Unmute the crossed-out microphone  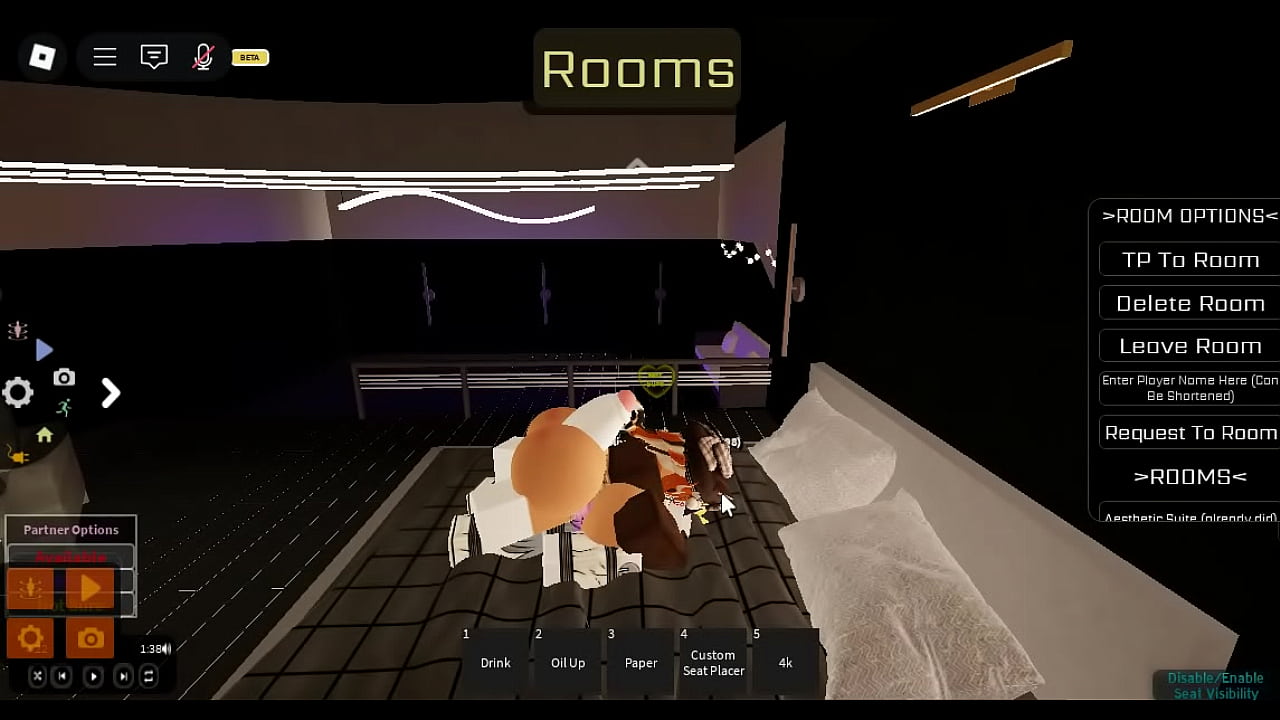[203, 57]
